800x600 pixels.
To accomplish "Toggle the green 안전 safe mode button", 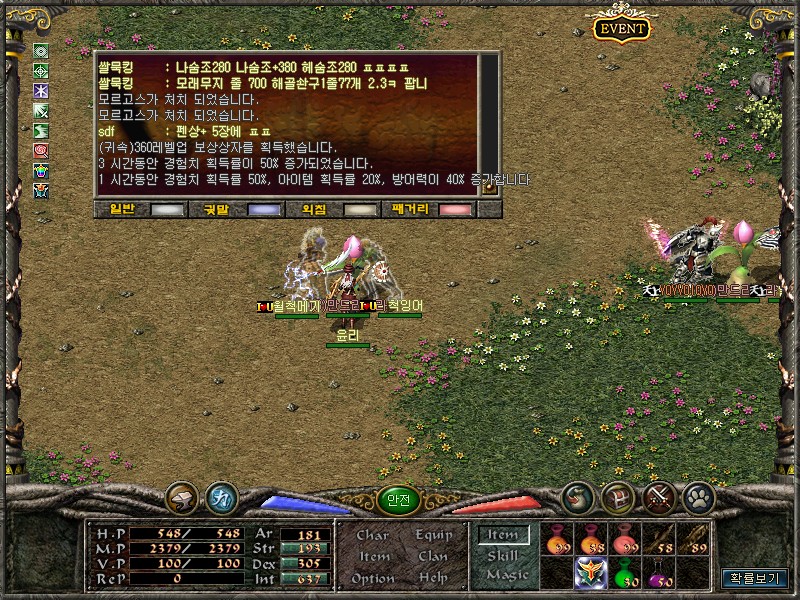I will click(x=398, y=500).
